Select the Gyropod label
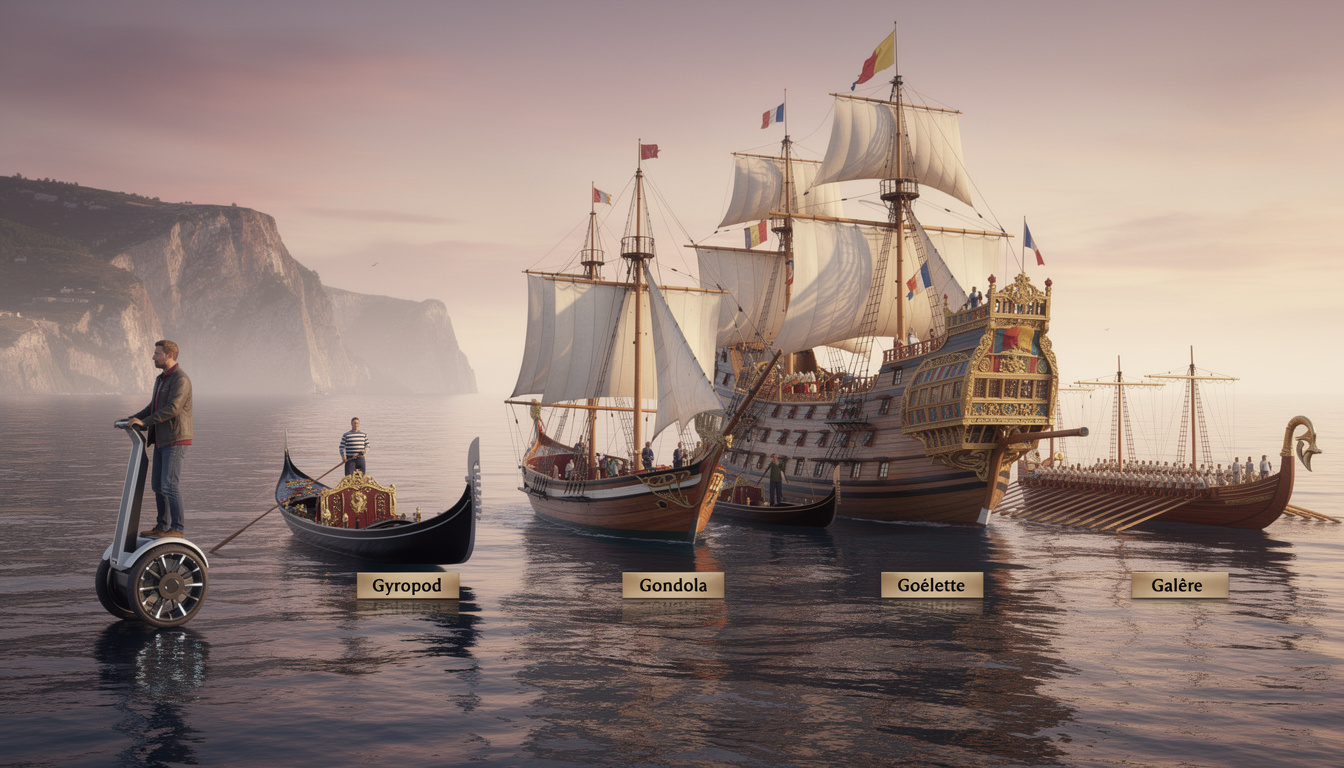Screen dimensions: 1344x768 pos(407,586)
